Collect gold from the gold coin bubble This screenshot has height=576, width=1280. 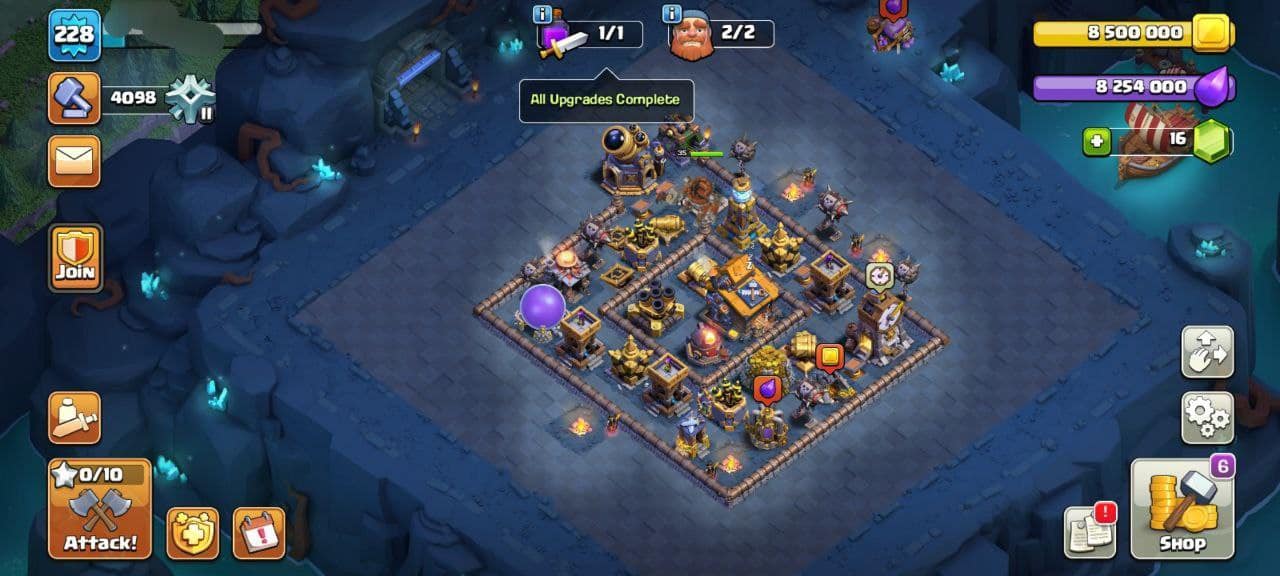click(830, 356)
